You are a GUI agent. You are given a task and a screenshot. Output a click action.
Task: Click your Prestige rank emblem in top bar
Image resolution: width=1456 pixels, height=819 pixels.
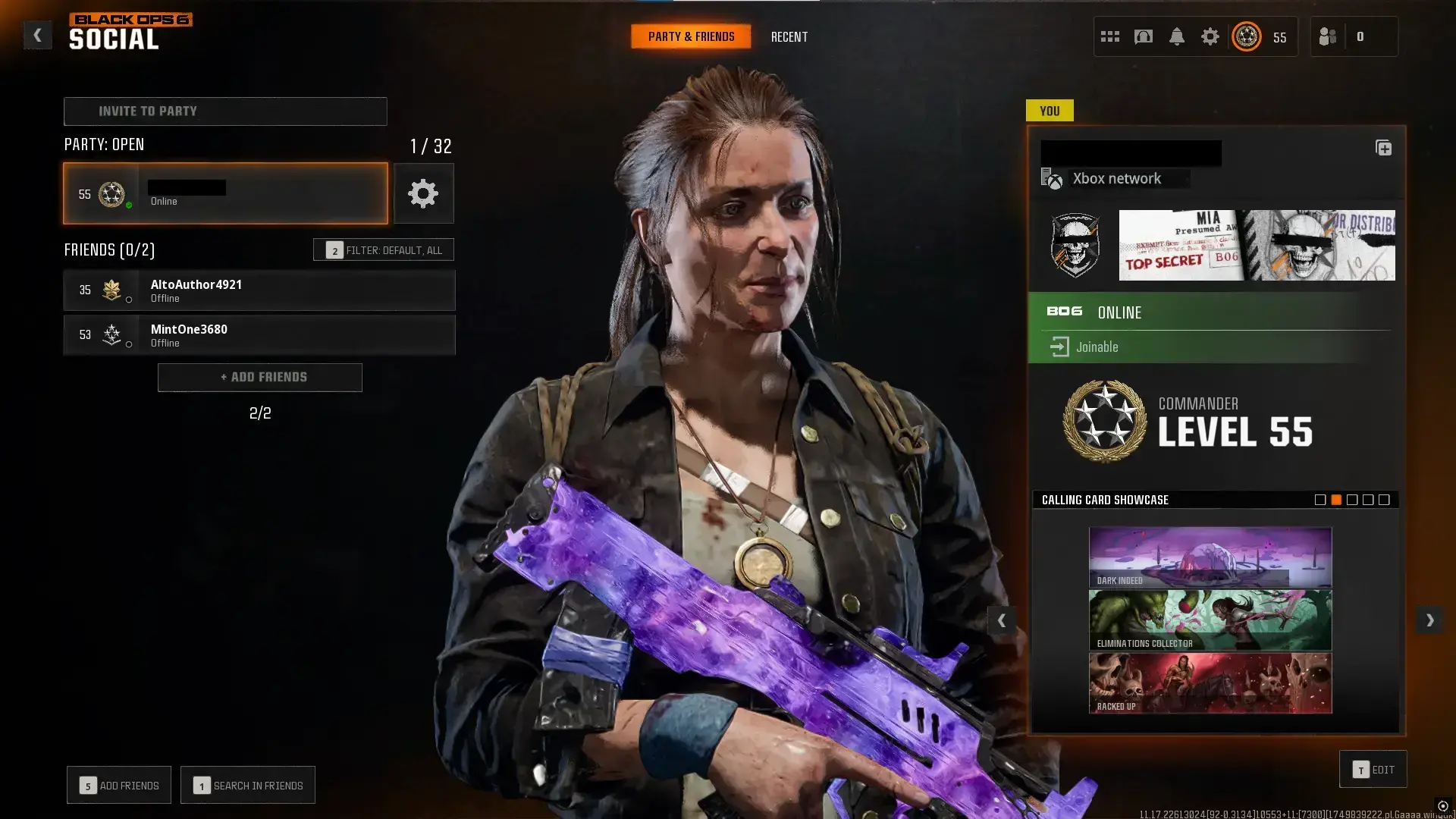[1245, 36]
